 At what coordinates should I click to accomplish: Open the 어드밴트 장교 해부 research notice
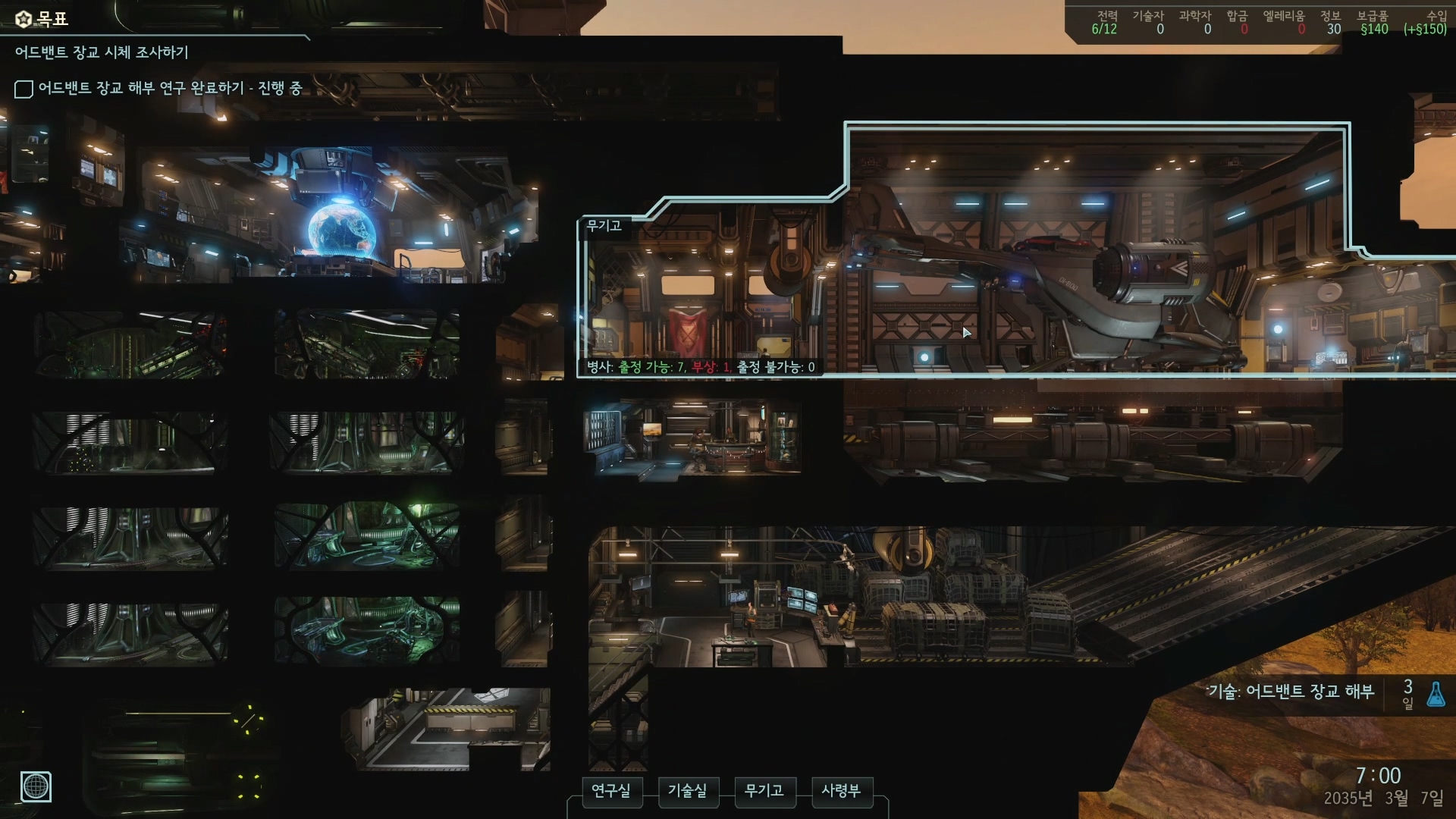pyautogui.click(x=1291, y=692)
